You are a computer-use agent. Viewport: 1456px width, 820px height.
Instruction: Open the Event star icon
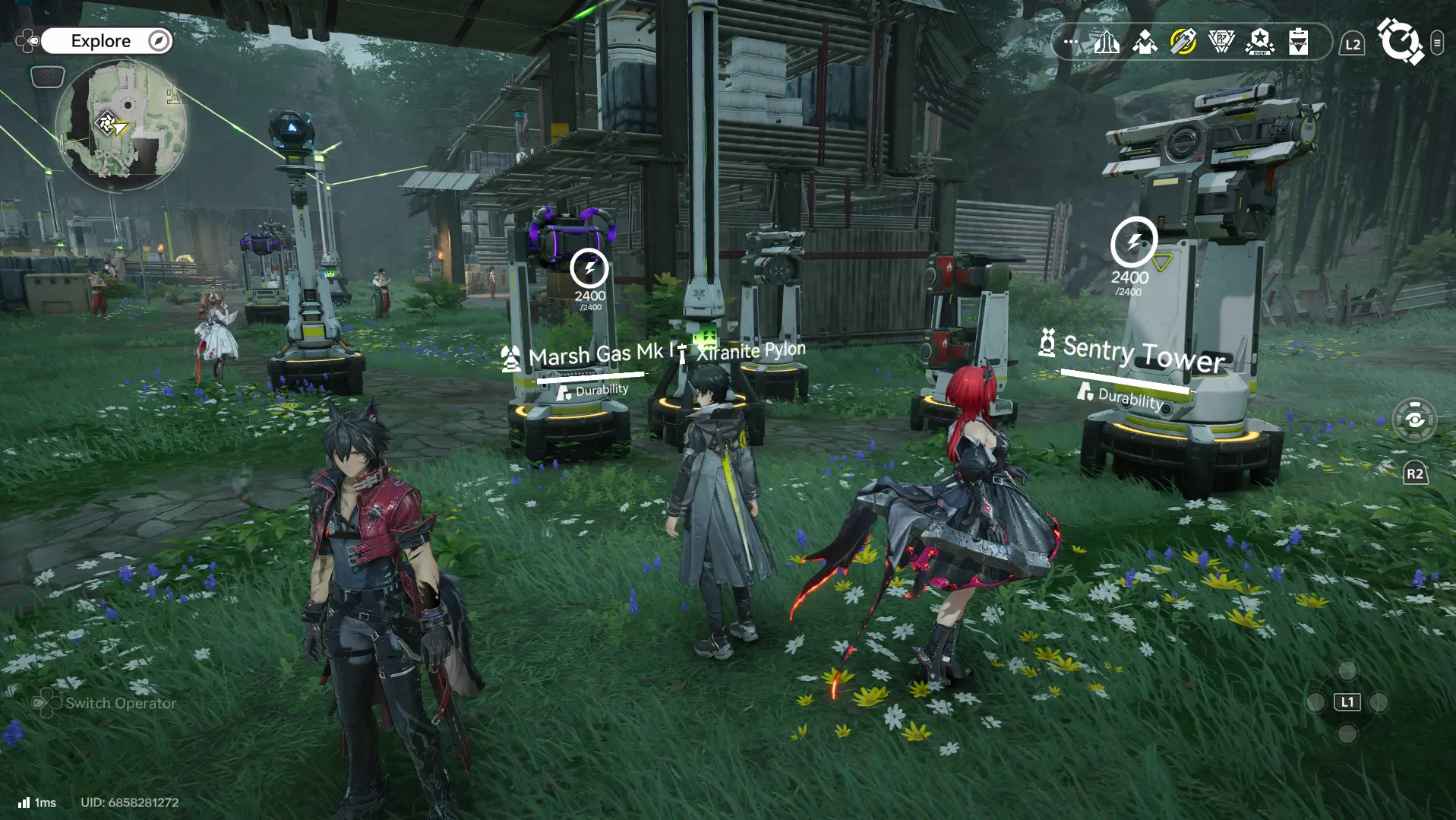[1260, 42]
